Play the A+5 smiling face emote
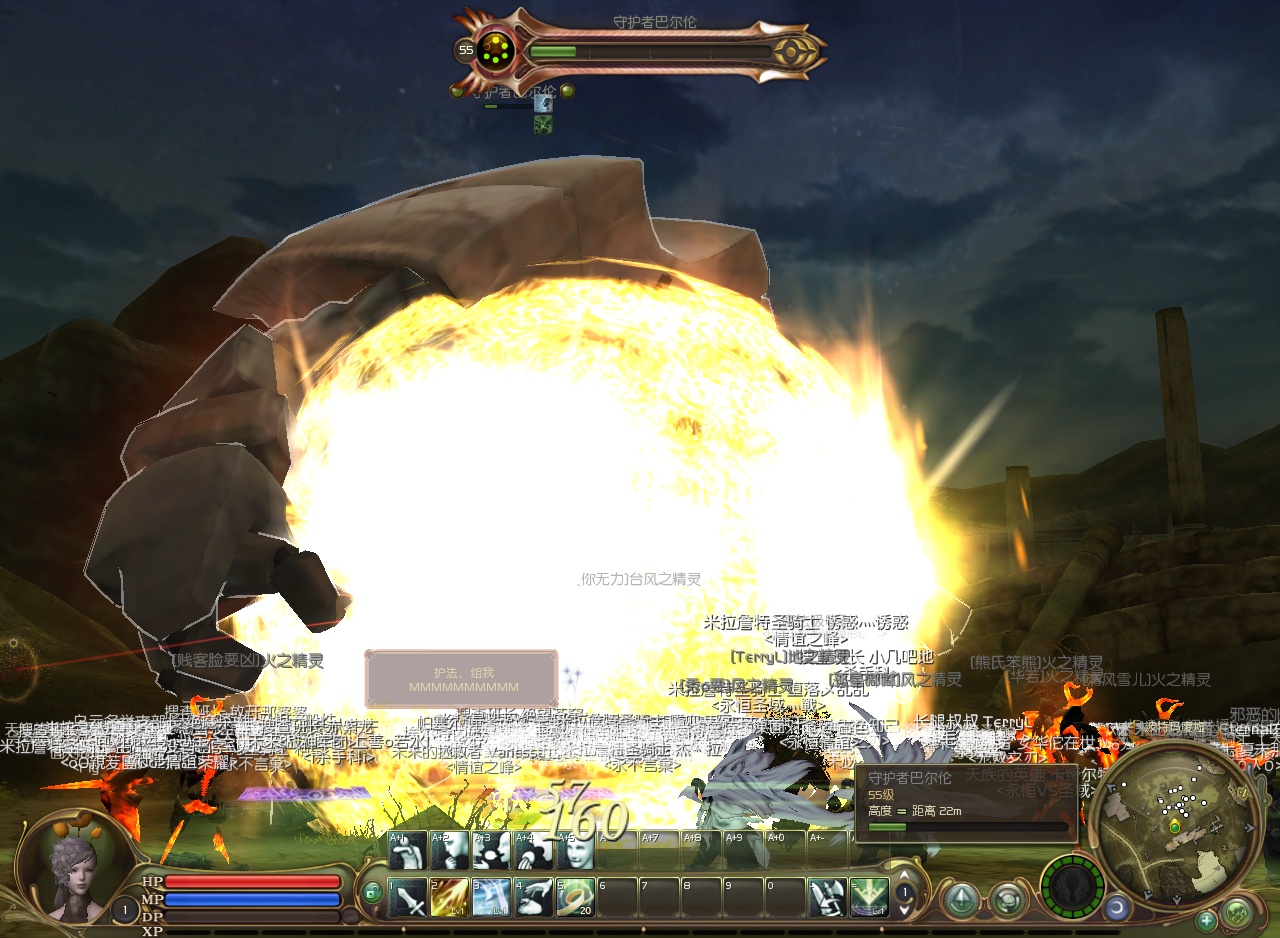 (575, 850)
